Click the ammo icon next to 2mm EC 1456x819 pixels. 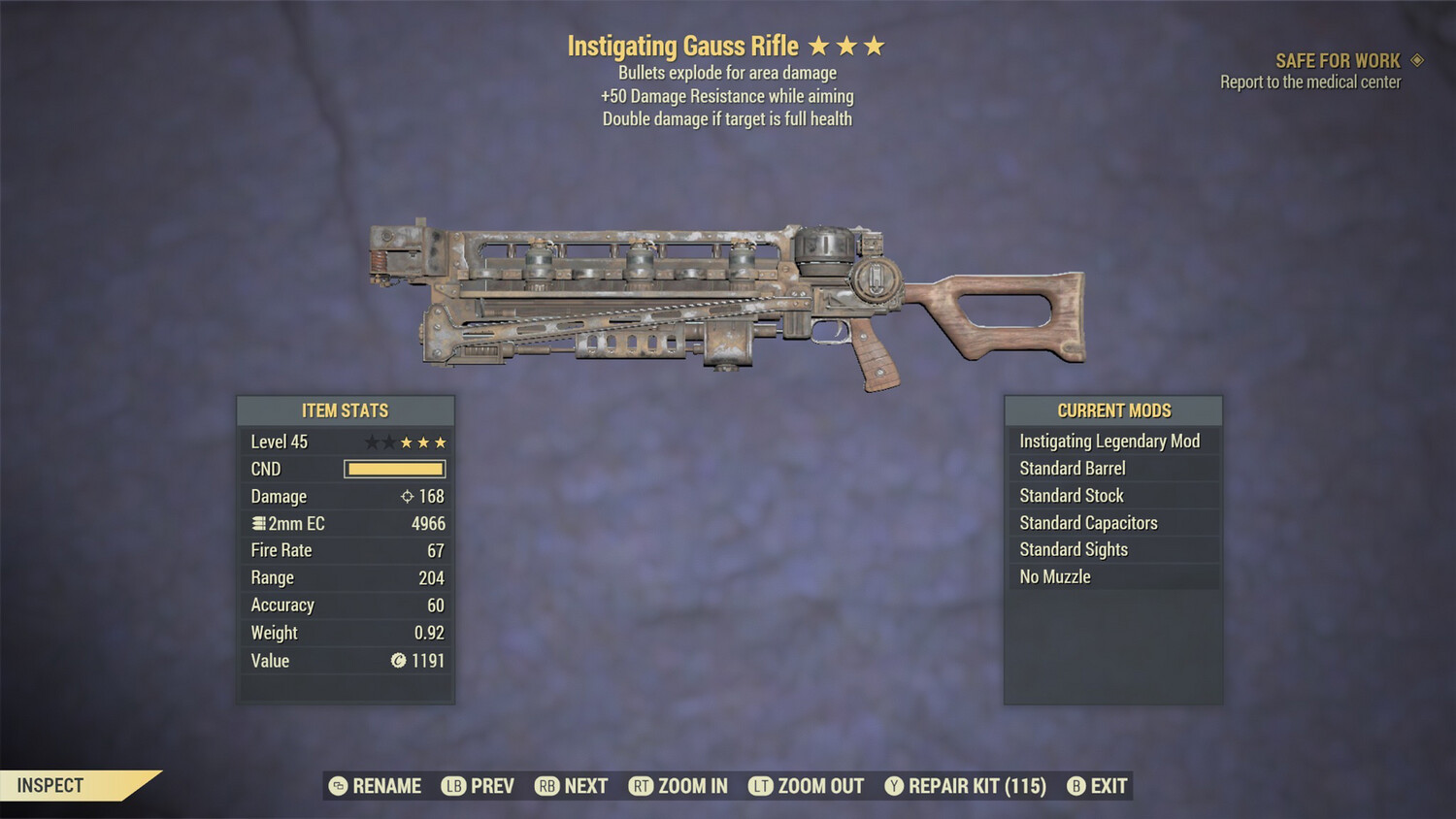[x=258, y=523]
